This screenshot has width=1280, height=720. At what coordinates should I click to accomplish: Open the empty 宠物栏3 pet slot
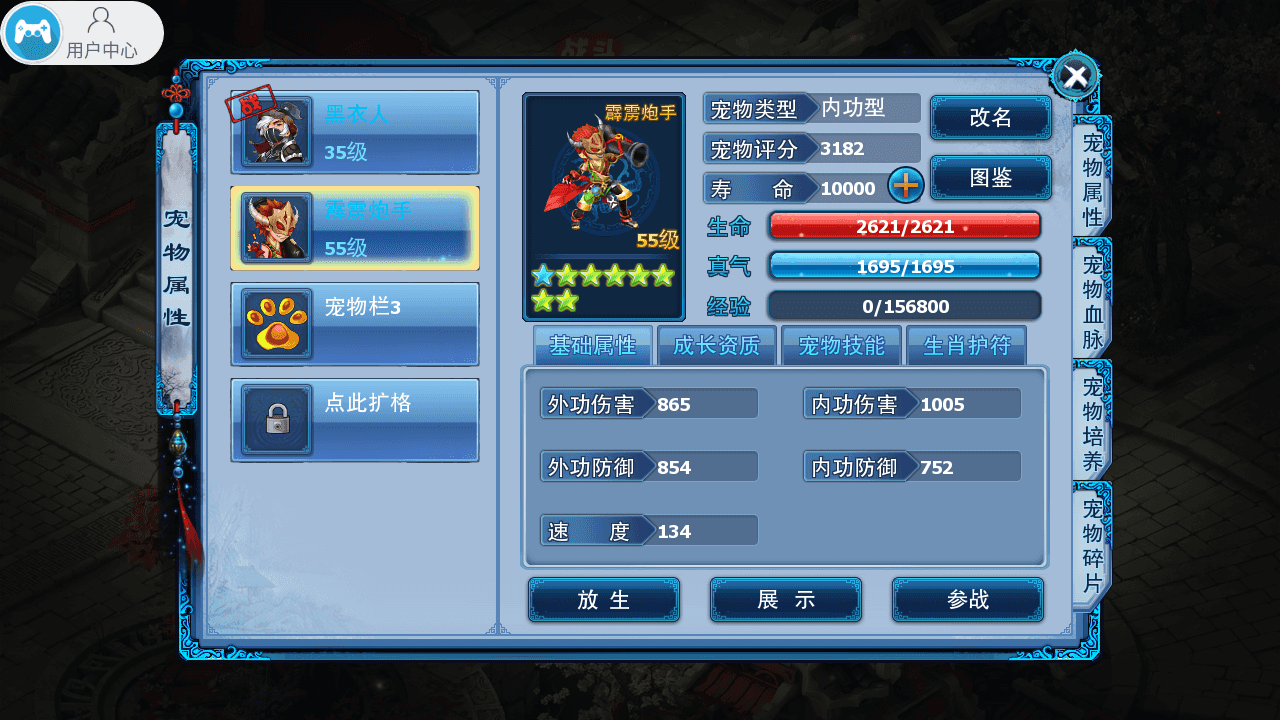pyautogui.click(x=355, y=324)
